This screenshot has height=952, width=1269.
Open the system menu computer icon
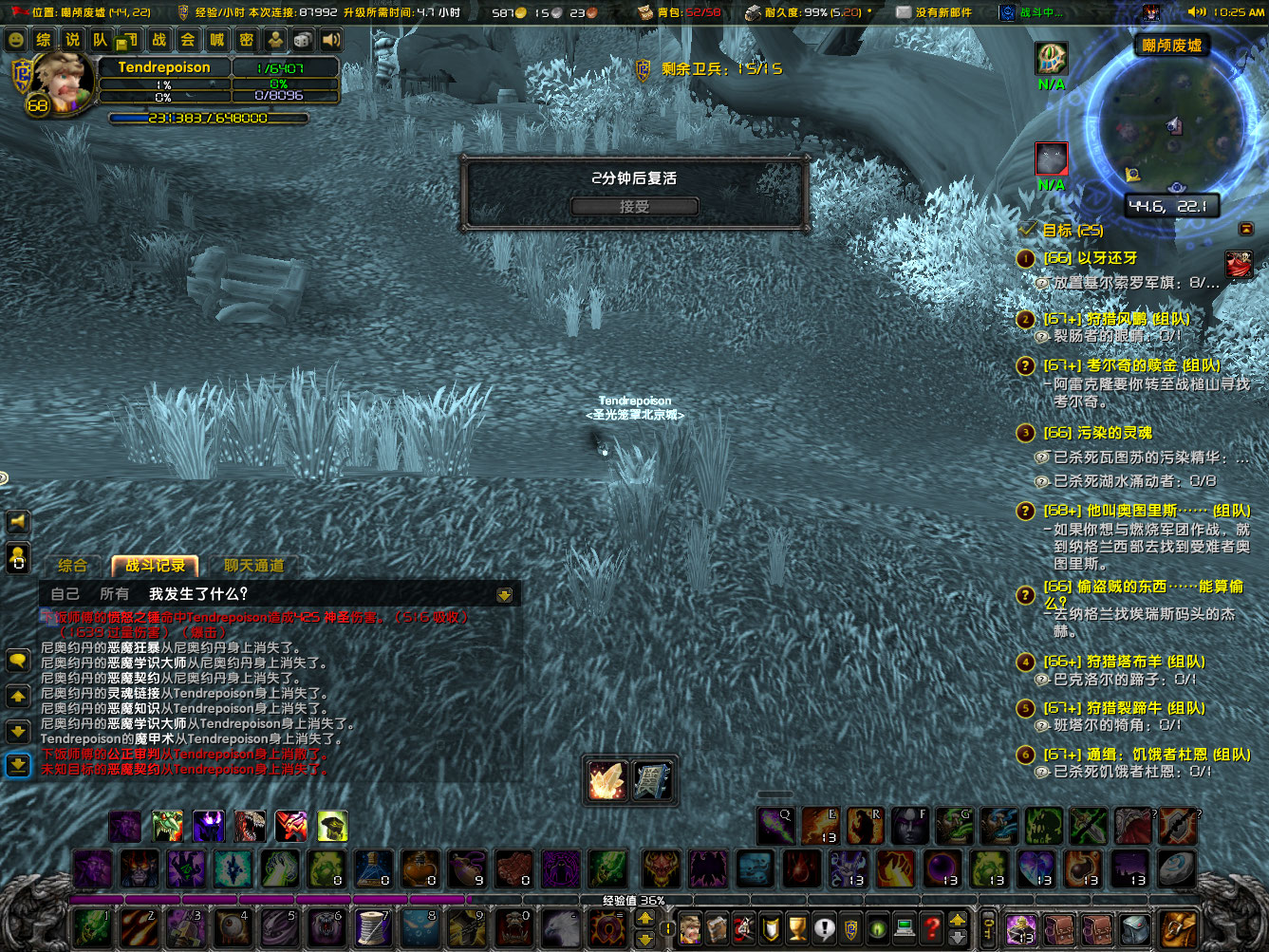[904, 927]
